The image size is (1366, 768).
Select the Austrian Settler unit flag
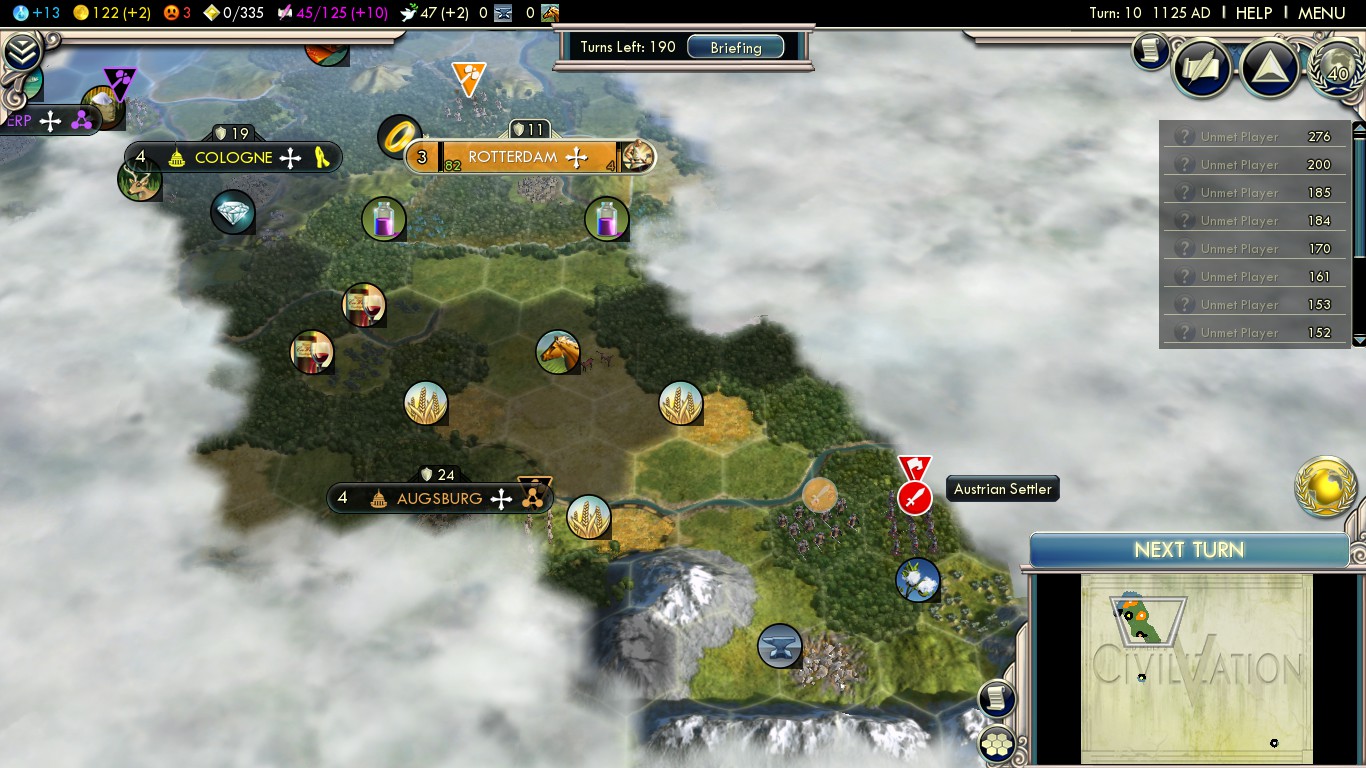[x=914, y=497]
